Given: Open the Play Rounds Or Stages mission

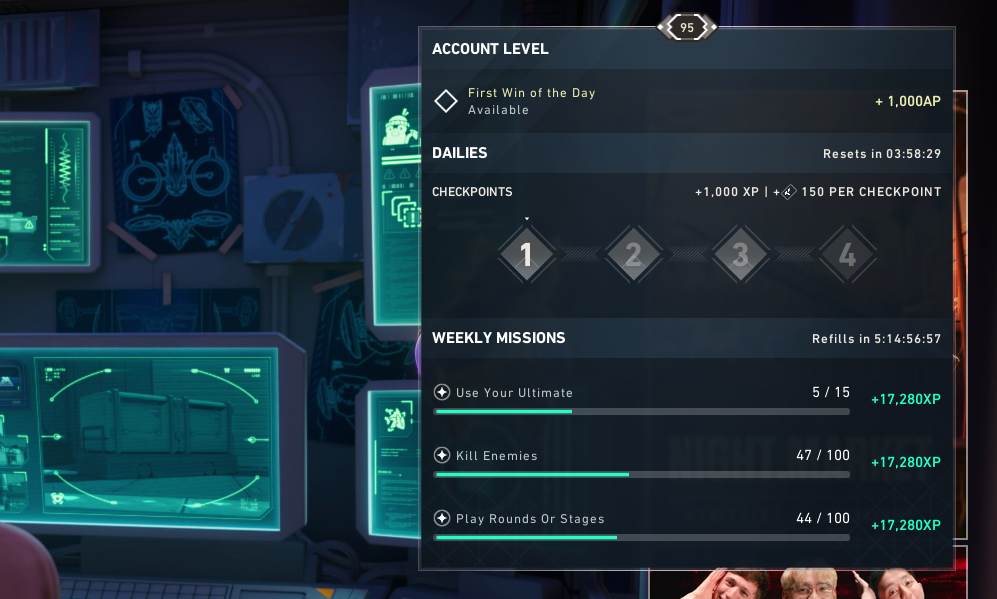Looking at the screenshot, I should pyautogui.click(x=687, y=524).
